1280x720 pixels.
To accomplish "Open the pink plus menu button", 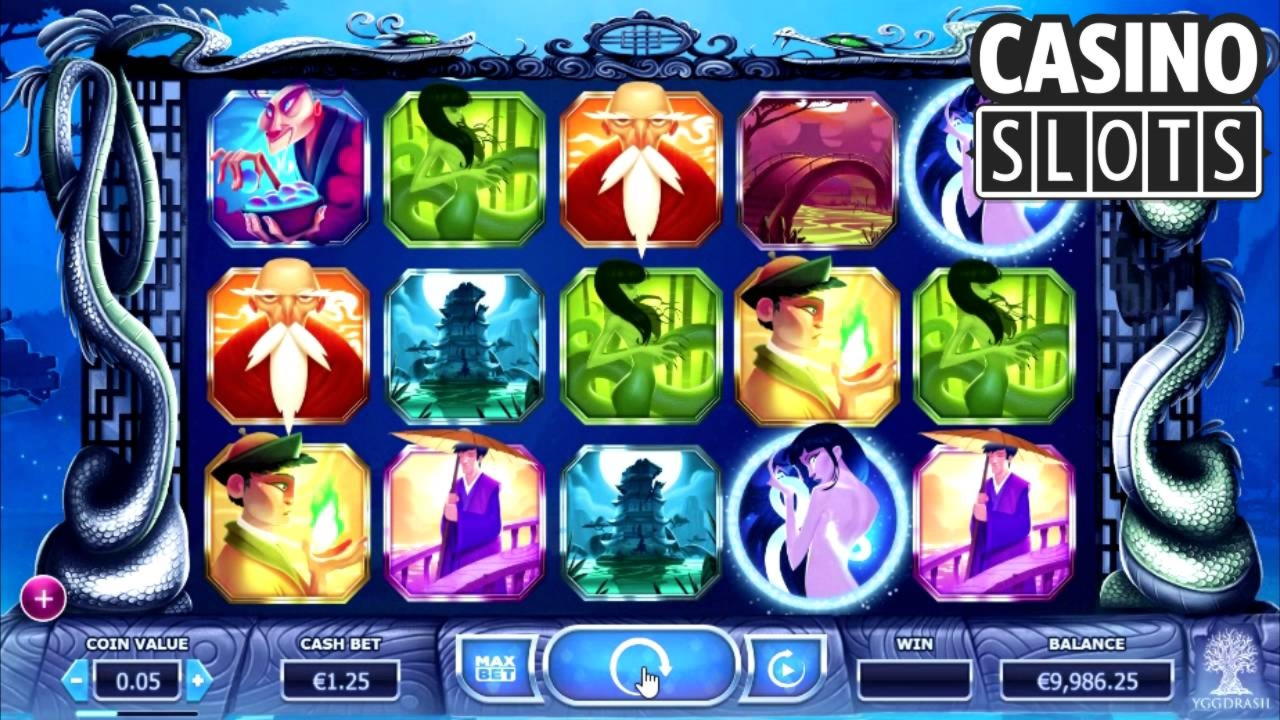I will pyautogui.click(x=43, y=599).
